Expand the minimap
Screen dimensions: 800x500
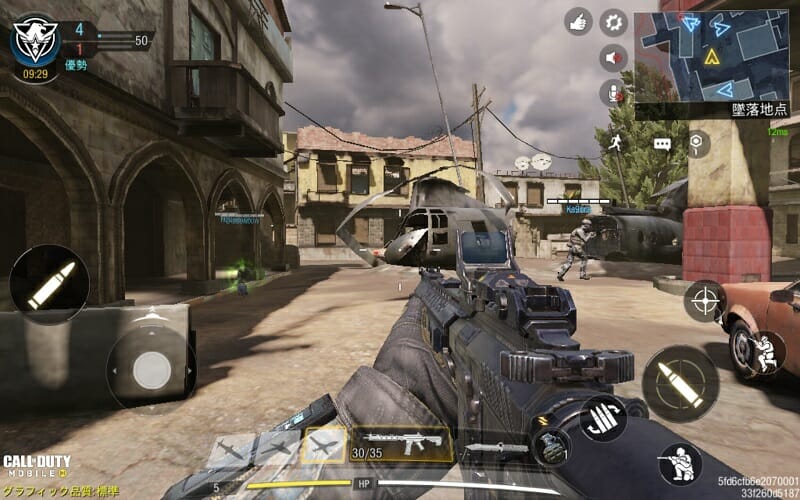point(711,57)
